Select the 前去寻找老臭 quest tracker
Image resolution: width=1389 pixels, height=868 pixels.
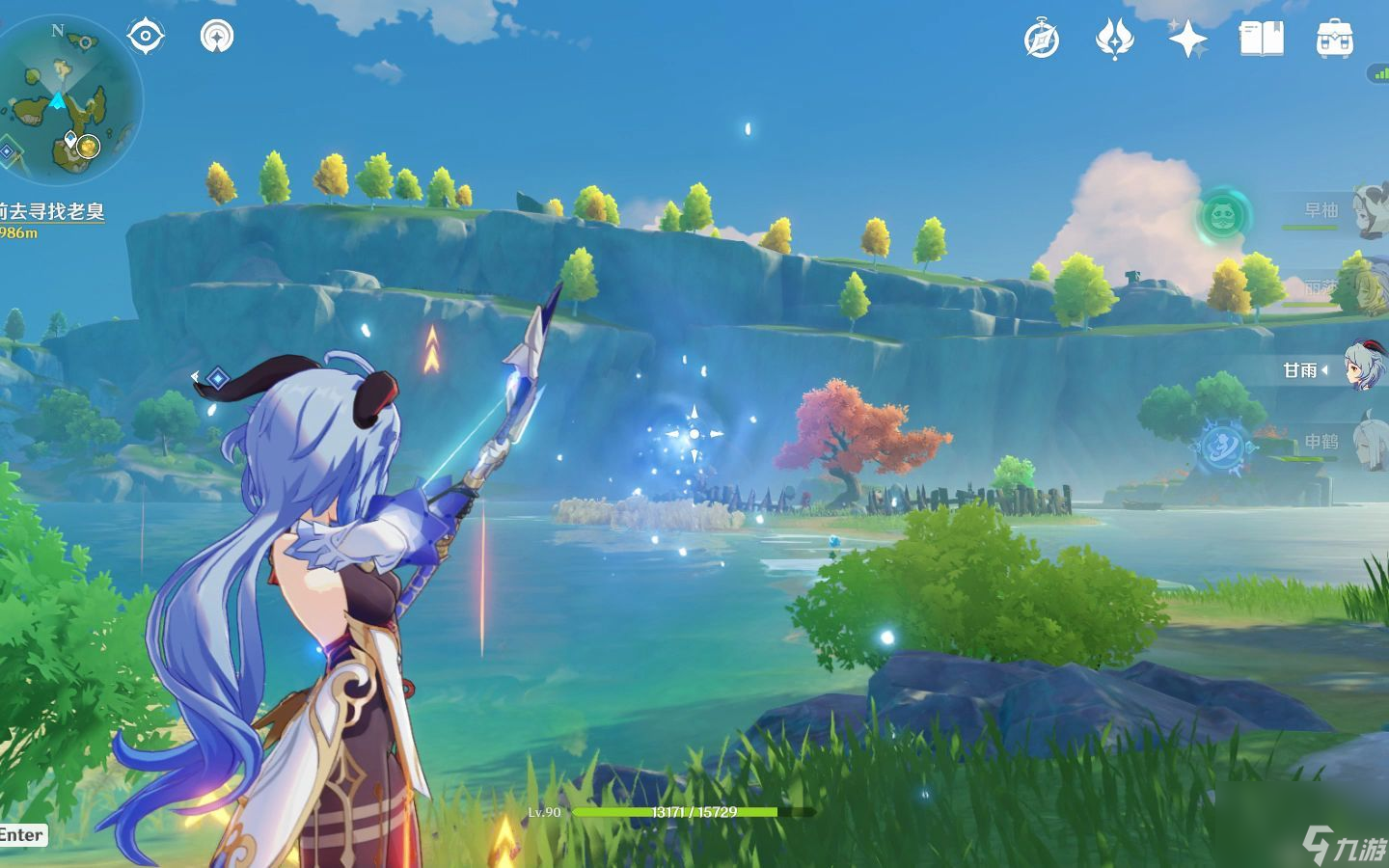53,211
